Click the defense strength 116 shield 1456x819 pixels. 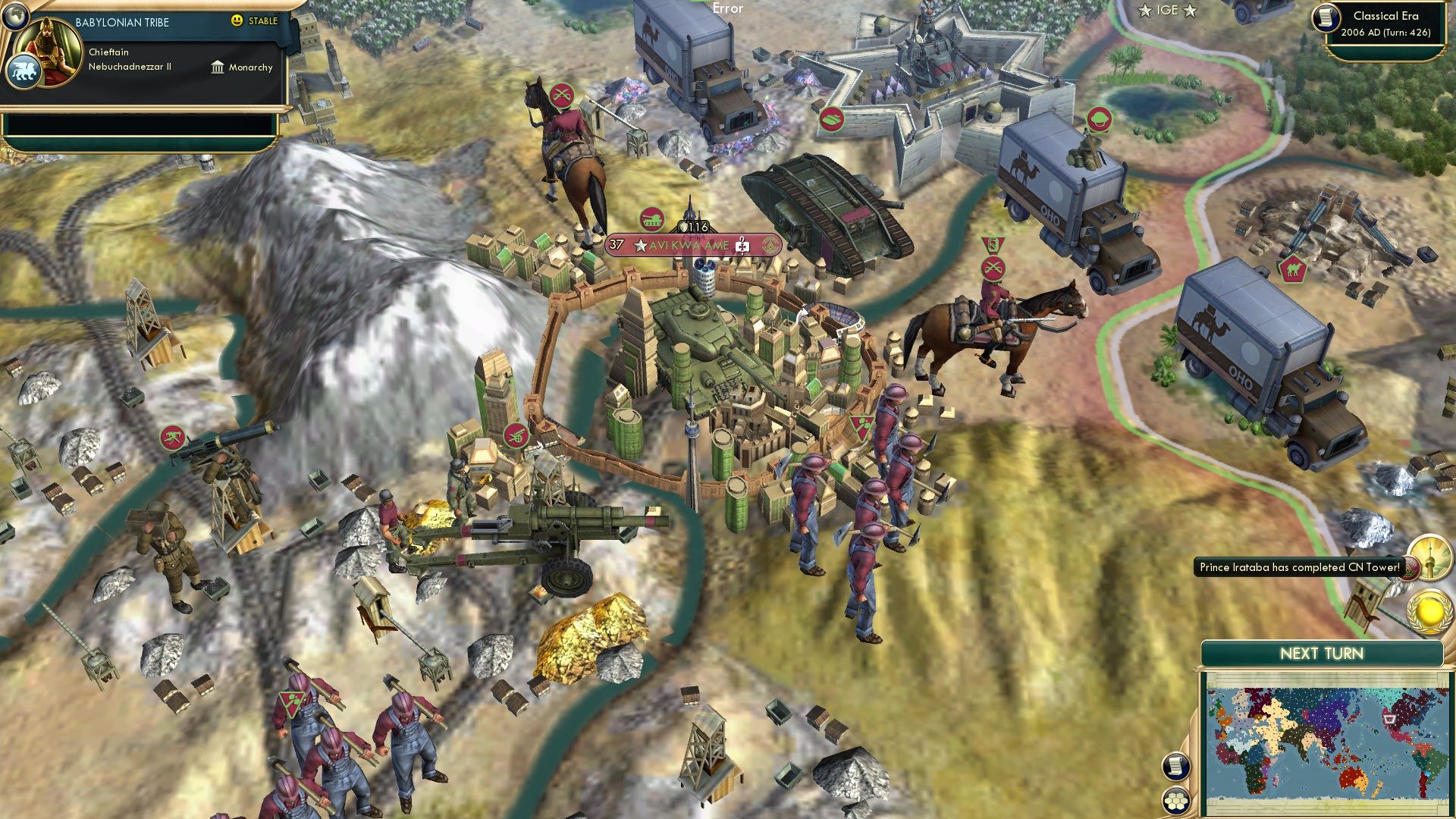(695, 224)
